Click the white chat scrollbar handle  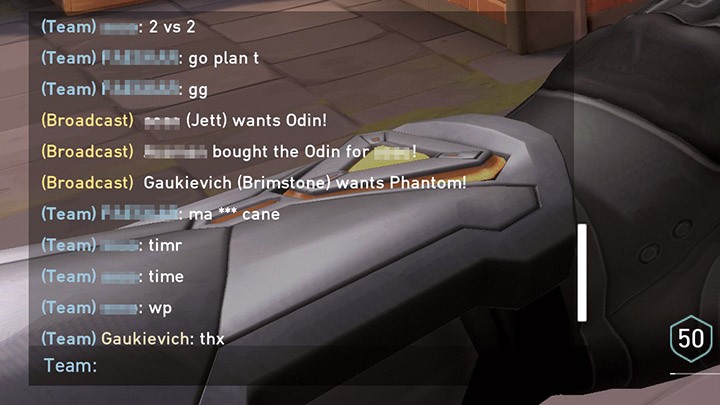582,272
